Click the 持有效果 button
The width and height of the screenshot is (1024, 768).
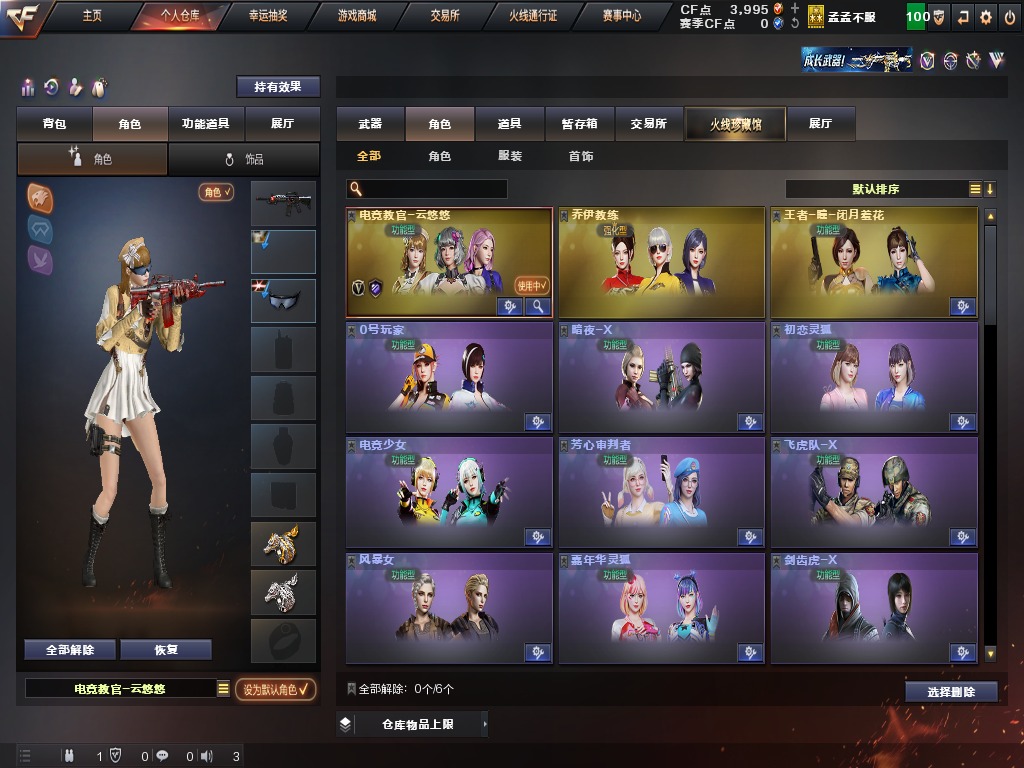(x=278, y=87)
